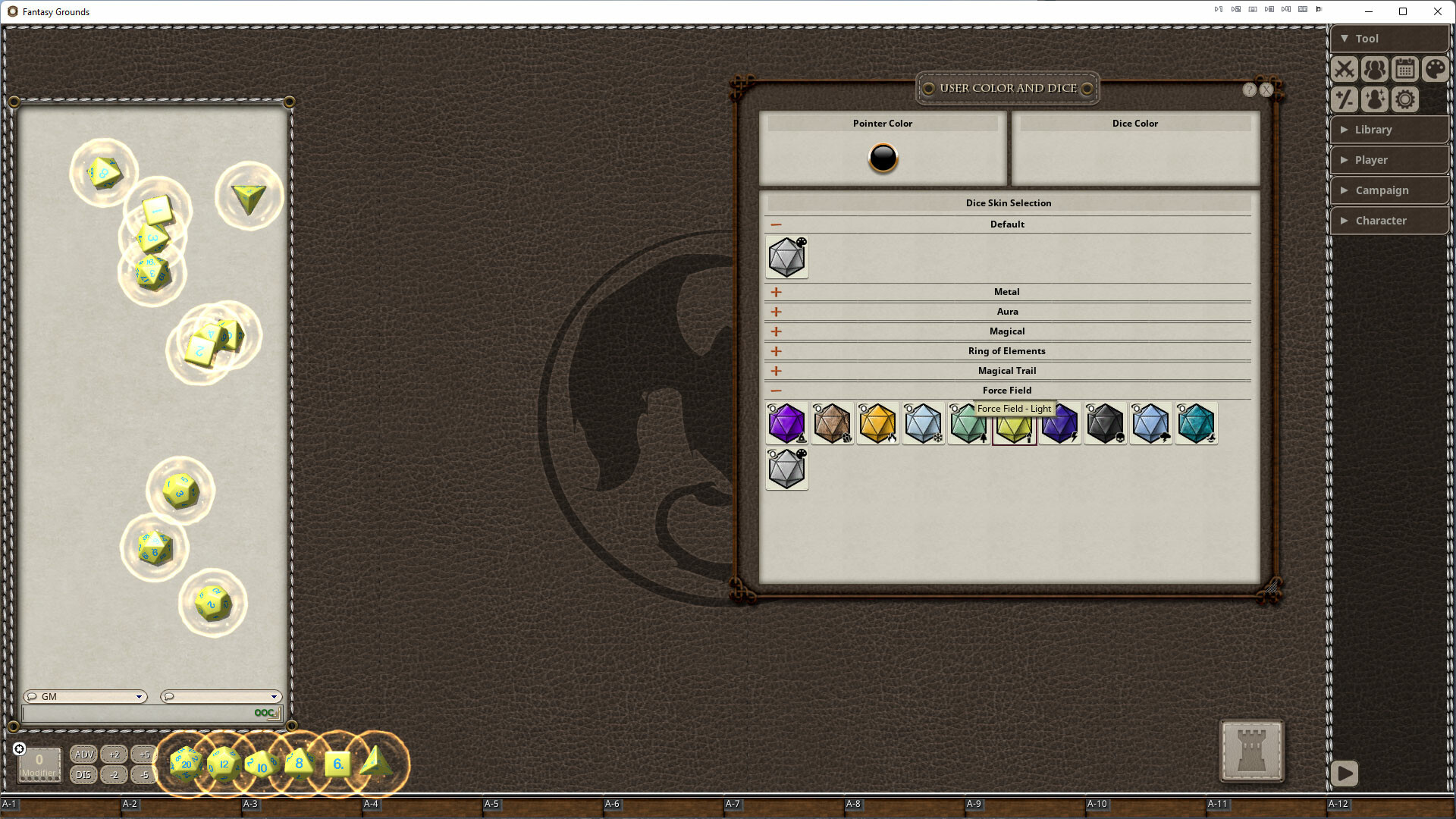This screenshot has height=819, width=1456.
Task: Open the Character Wizard icon
Action: (1374, 99)
